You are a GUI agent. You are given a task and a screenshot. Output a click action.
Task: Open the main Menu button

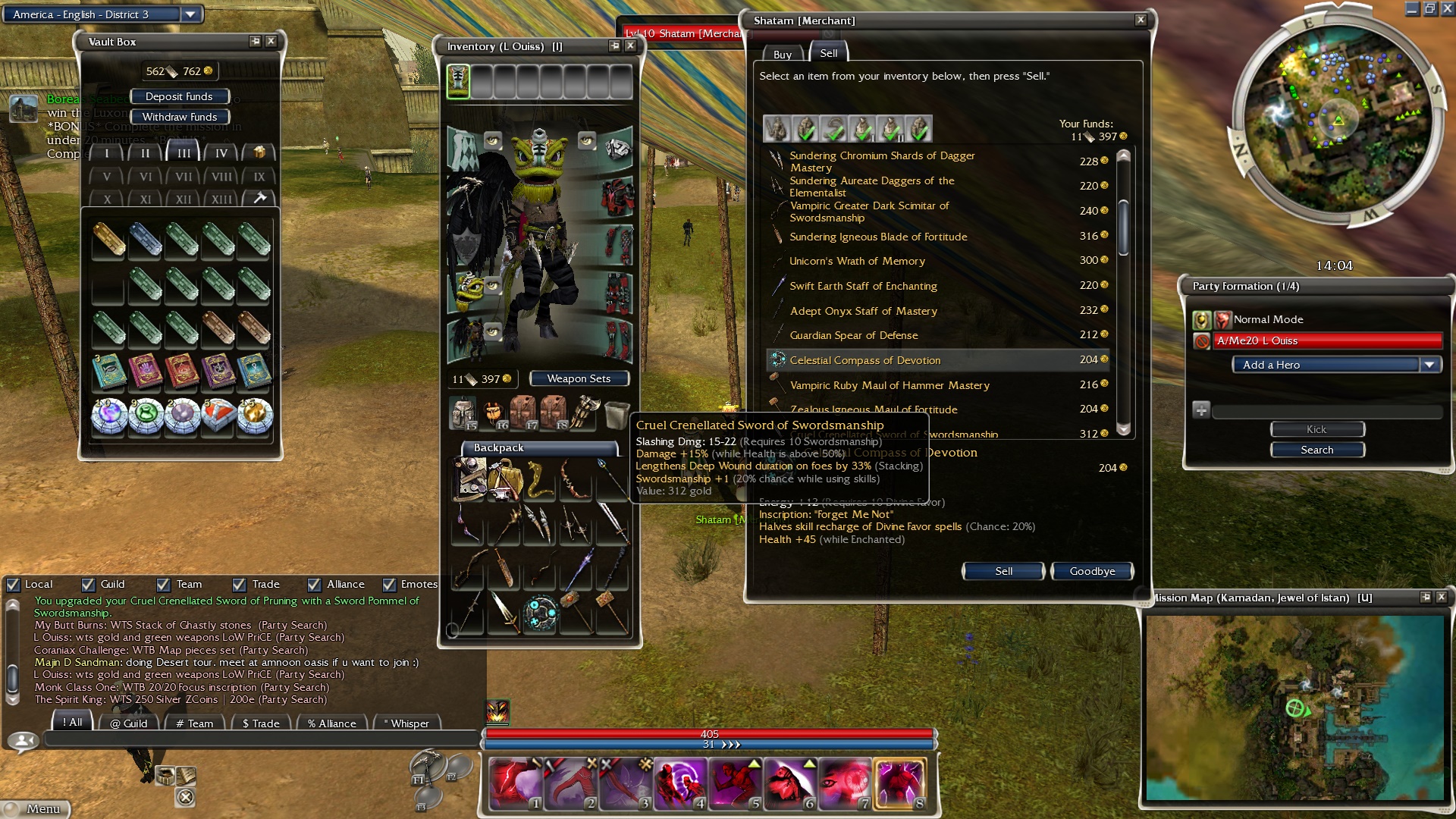(36, 808)
